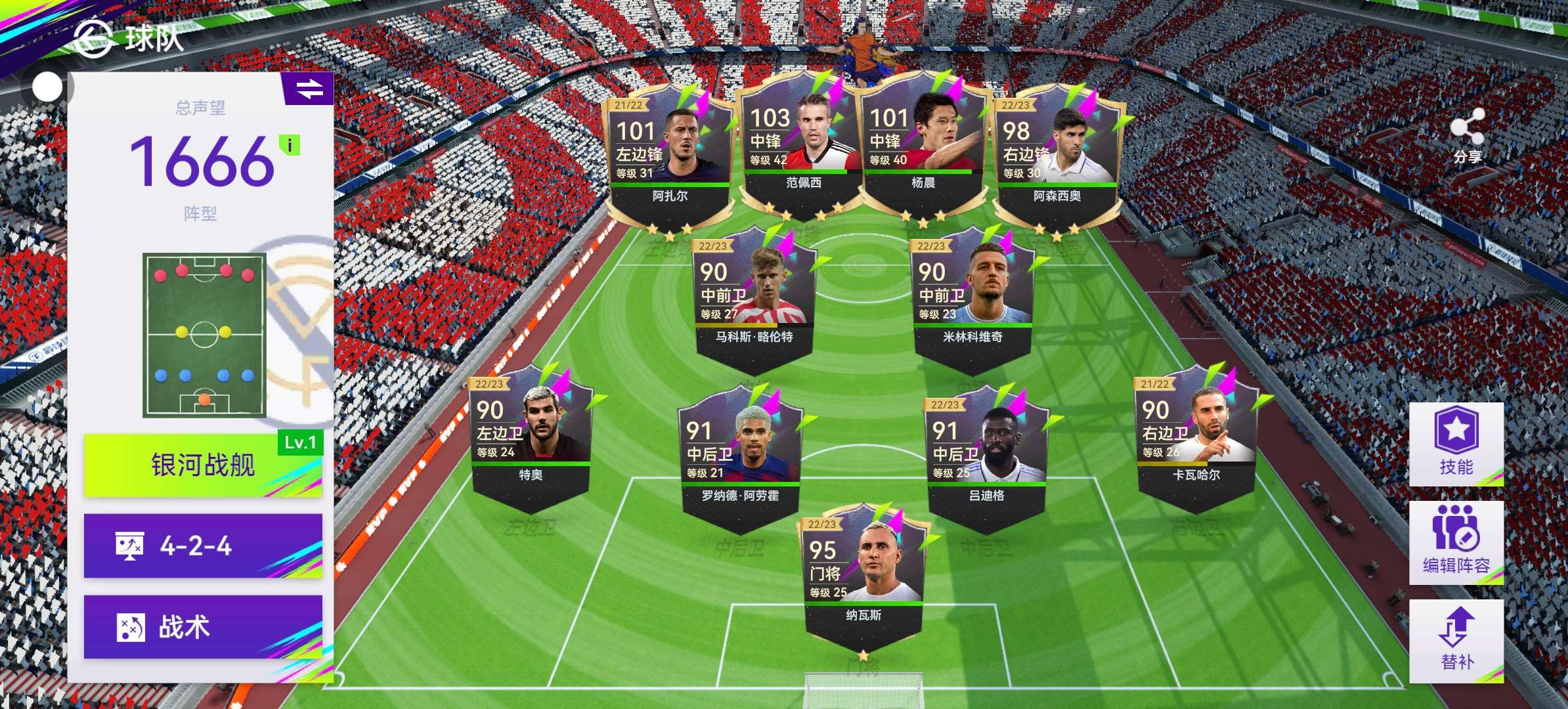Tap the formation diagram preview
This screenshot has width=1568, height=709.
tap(204, 335)
